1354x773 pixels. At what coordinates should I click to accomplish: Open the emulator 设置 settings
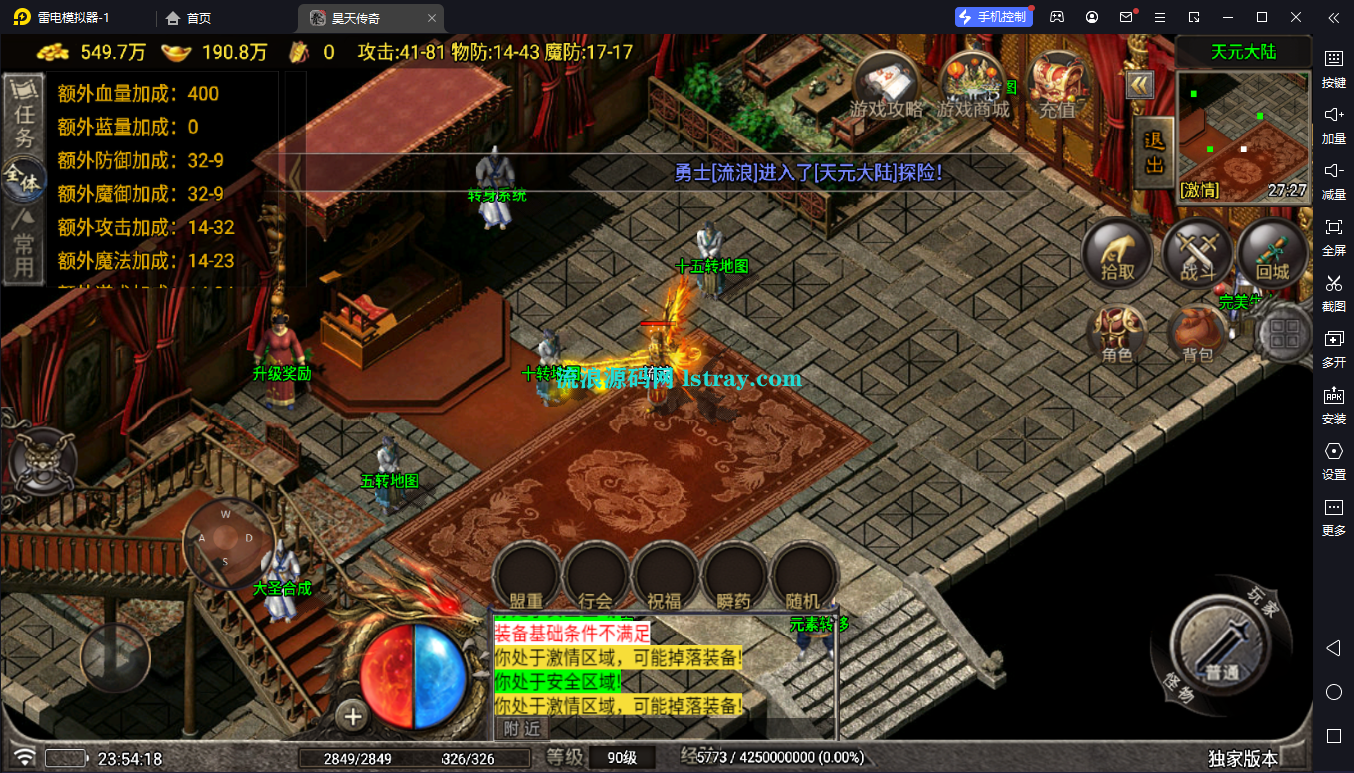tap(1334, 458)
